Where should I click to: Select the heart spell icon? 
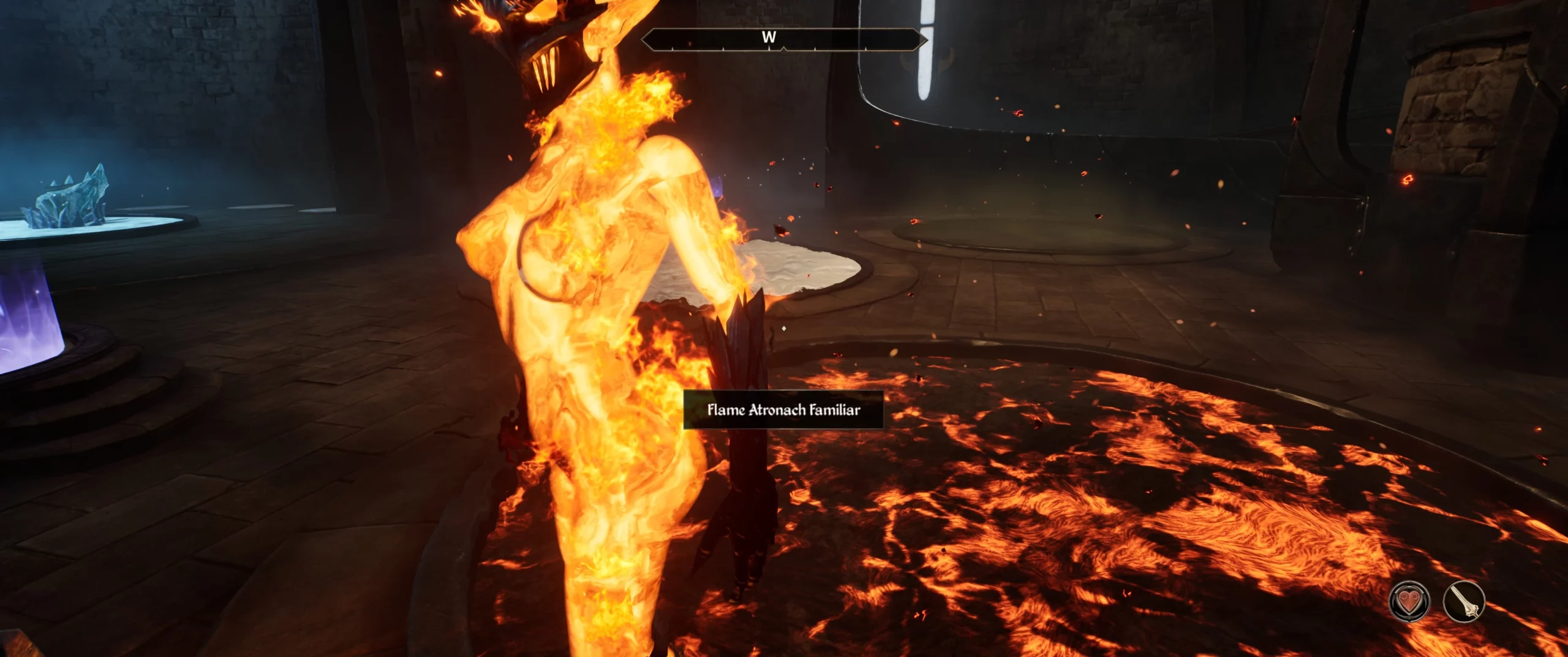pyautogui.click(x=1409, y=601)
